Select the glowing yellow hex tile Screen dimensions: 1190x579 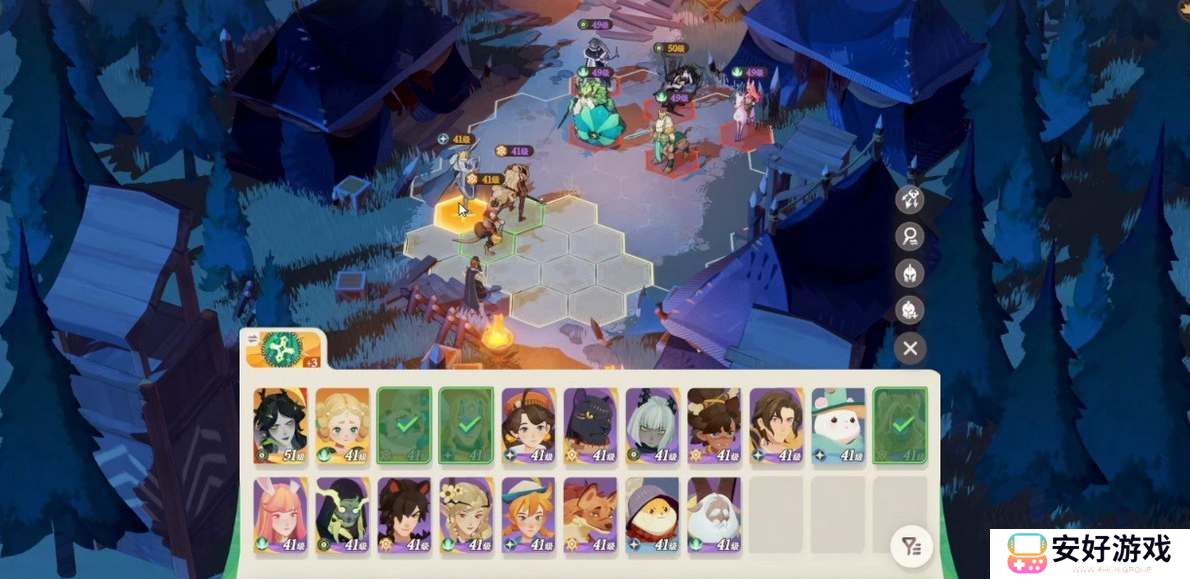[x=462, y=214]
